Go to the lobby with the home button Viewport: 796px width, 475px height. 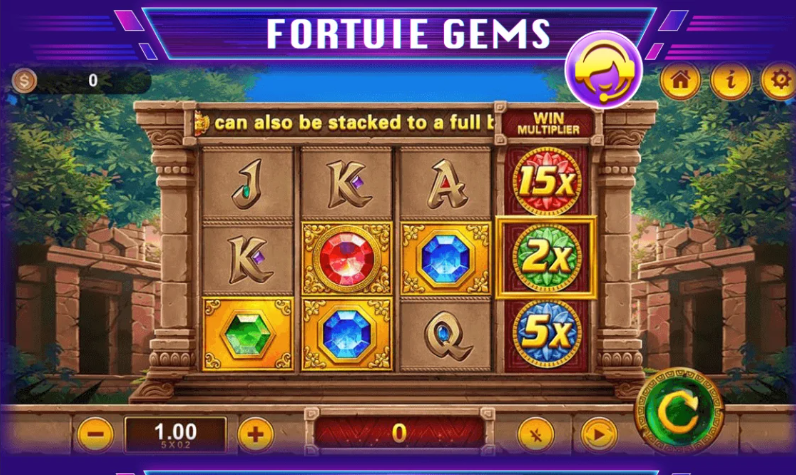[679, 82]
